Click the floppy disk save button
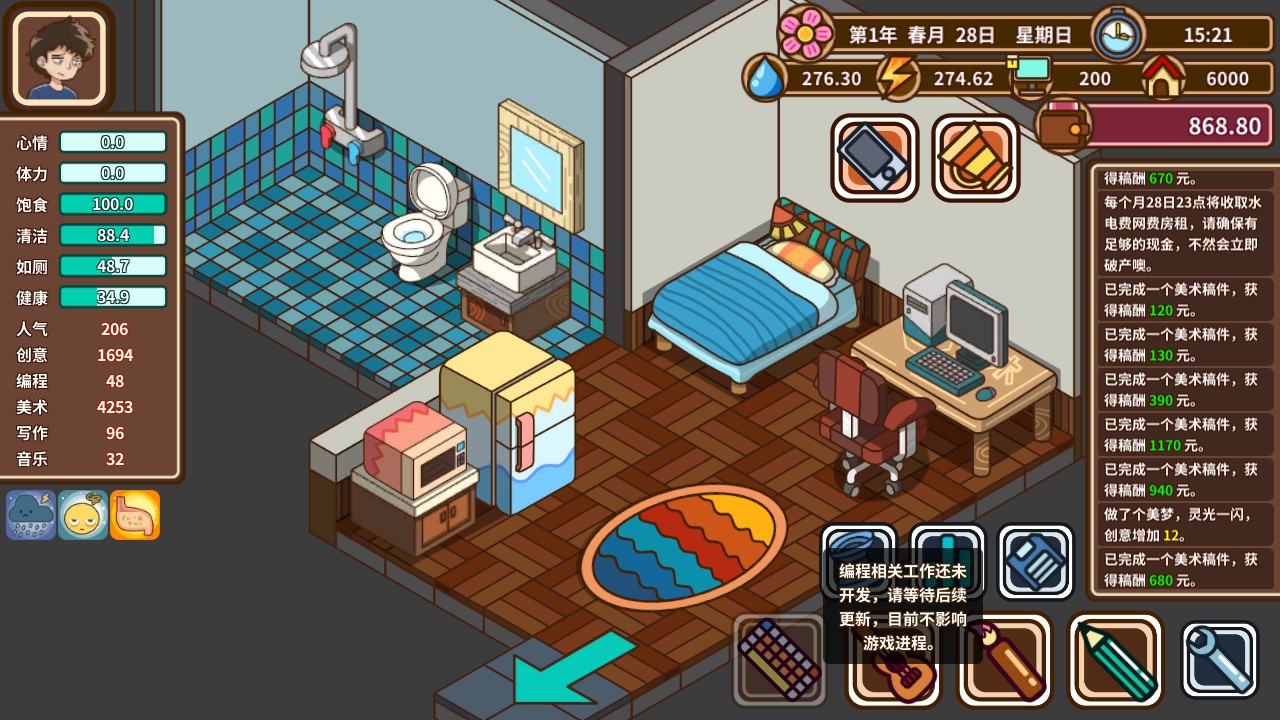 (1035, 562)
